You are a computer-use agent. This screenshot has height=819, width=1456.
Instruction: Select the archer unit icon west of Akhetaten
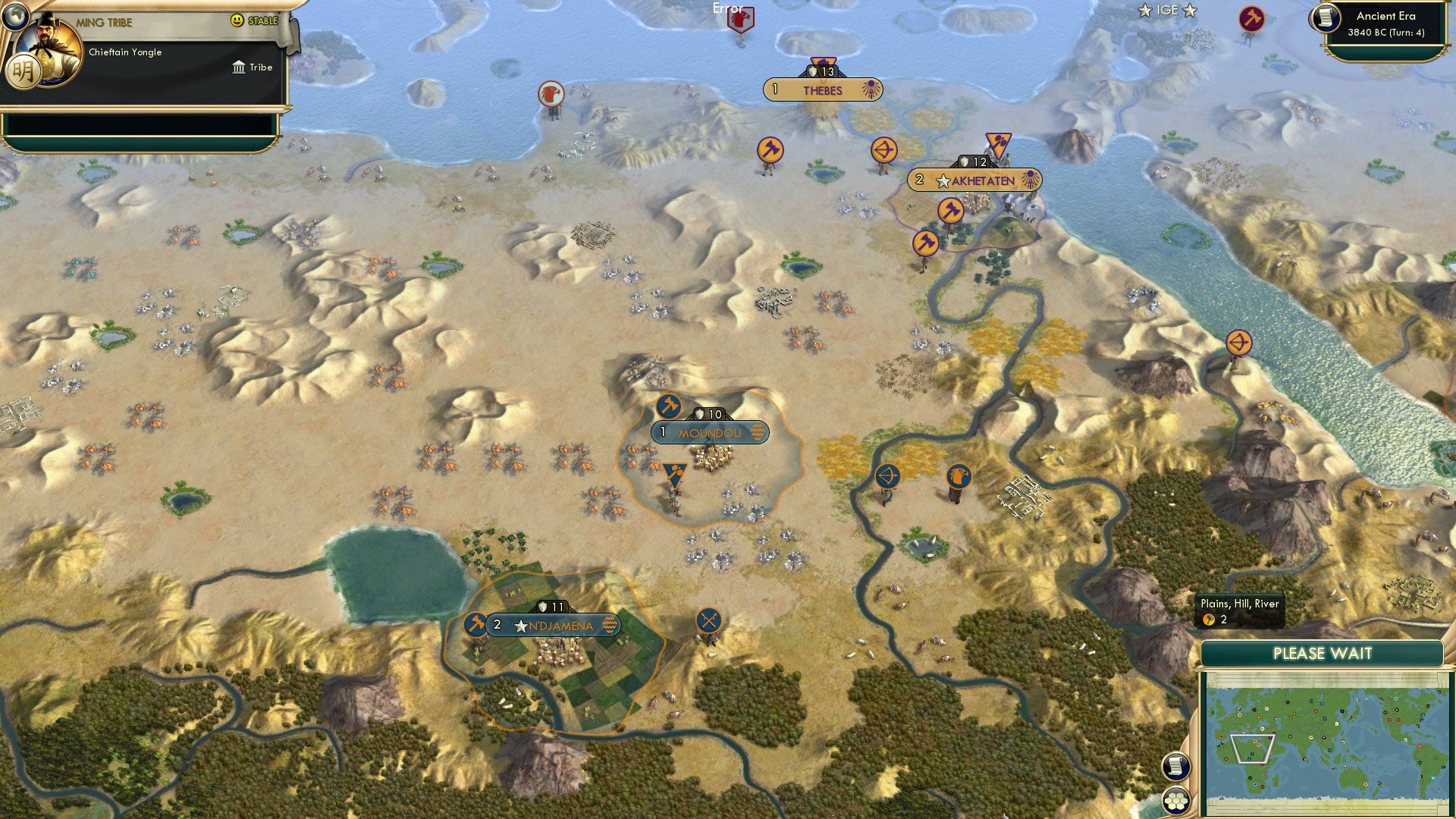coord(885,149)
